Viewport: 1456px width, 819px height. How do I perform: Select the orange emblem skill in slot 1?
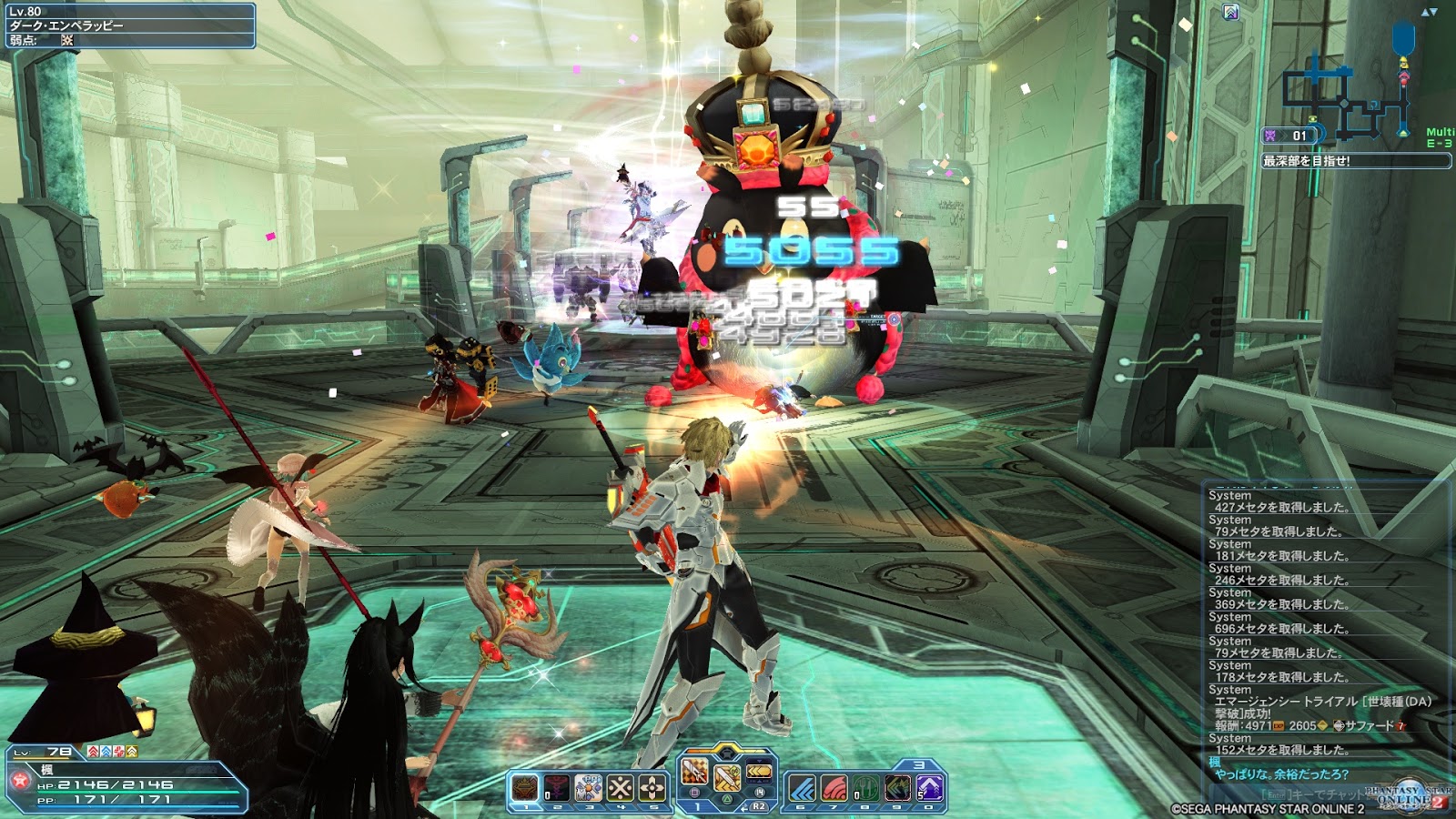pos(525,787)
